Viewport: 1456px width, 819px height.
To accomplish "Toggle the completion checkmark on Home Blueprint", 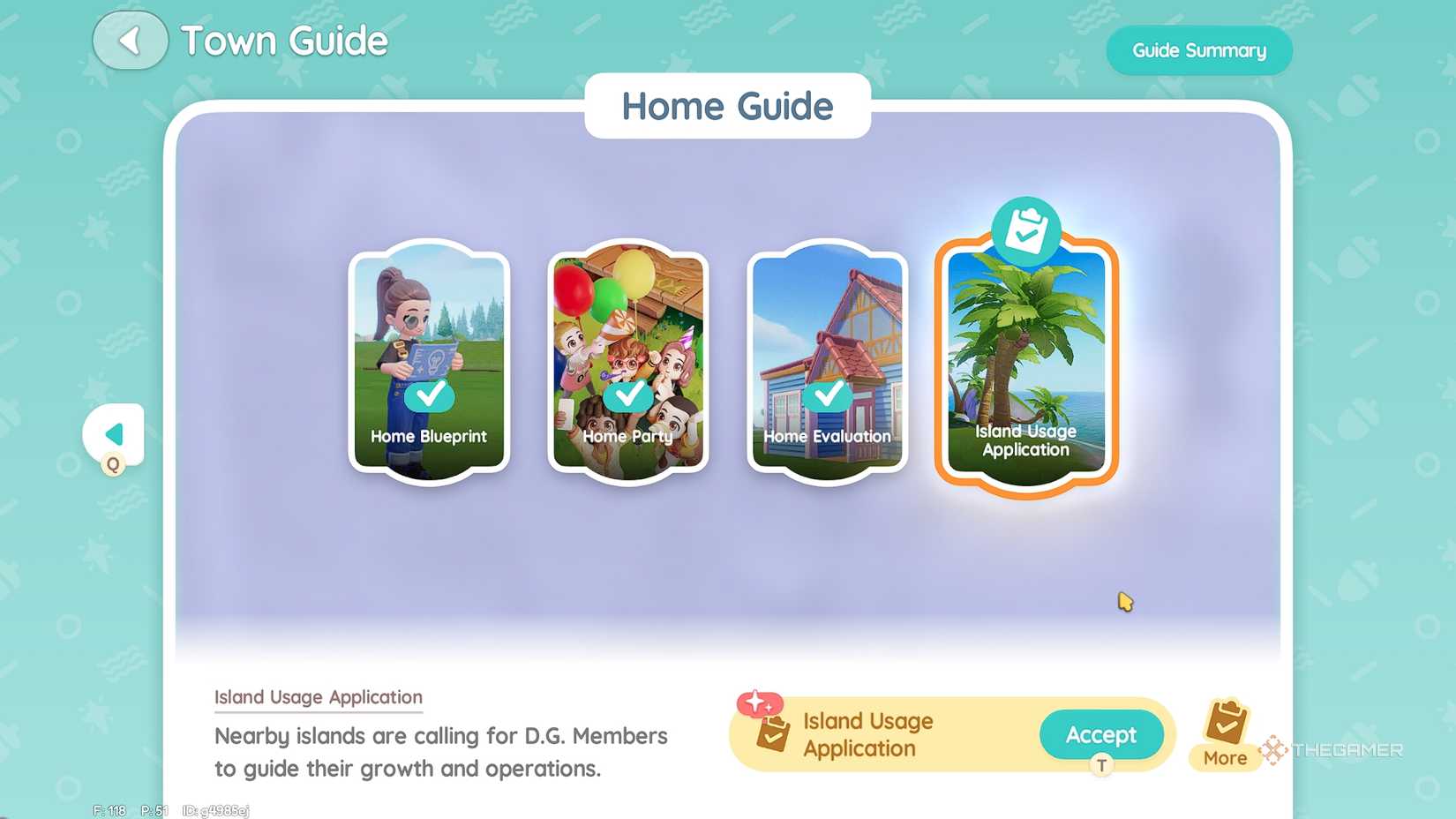I will pyautogui.click(x=430, y=398).
